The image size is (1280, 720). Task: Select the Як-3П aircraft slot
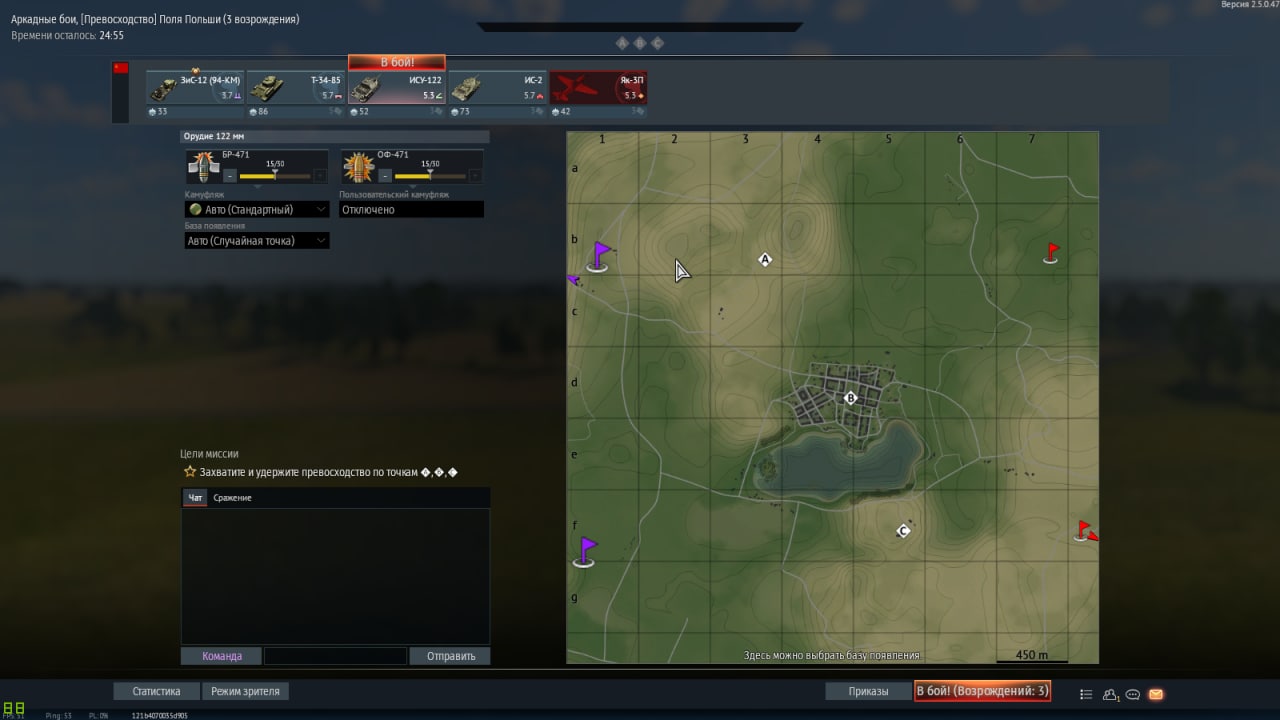pos(598,88)
